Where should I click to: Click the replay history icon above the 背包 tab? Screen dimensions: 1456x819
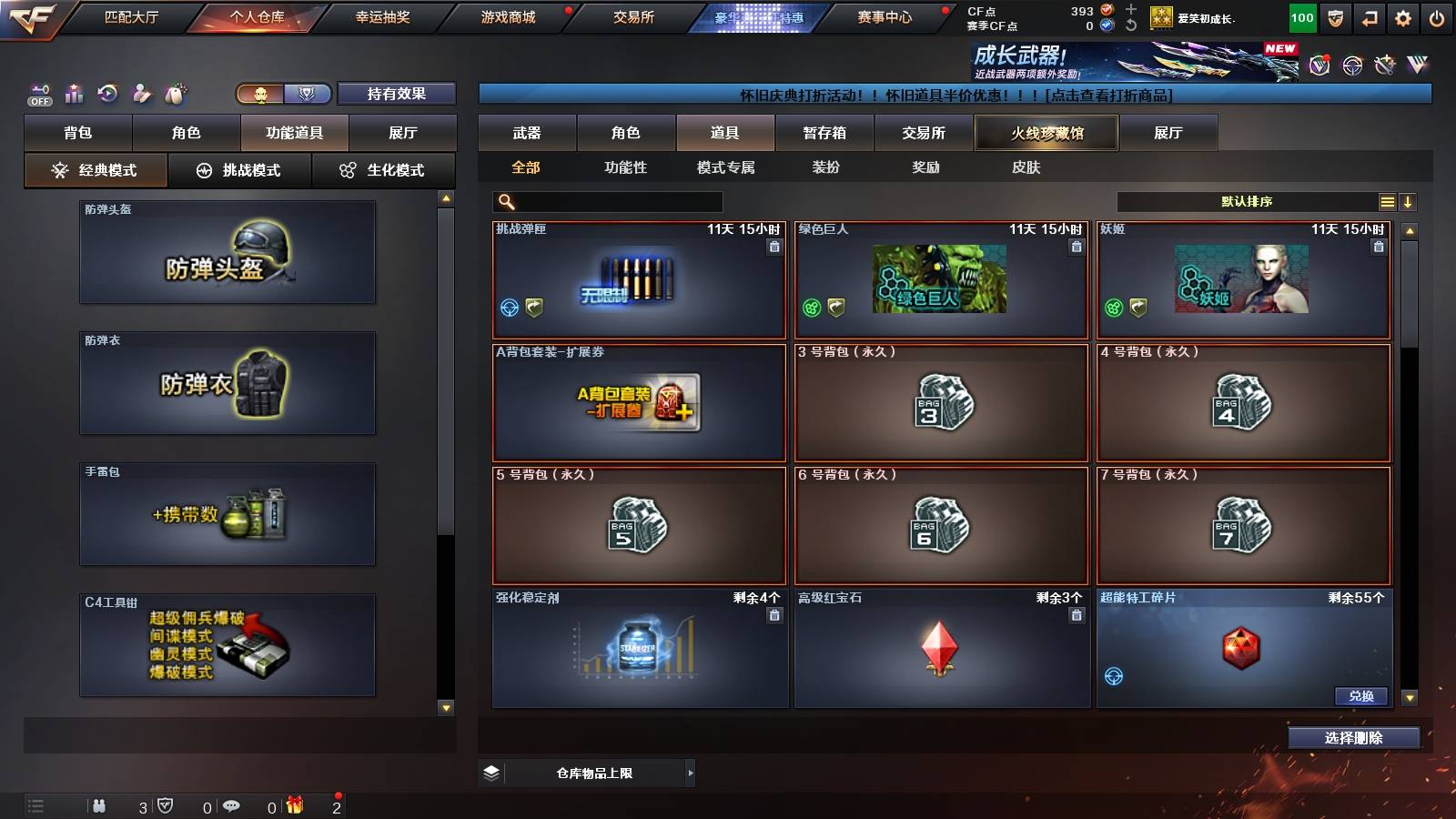107,94
